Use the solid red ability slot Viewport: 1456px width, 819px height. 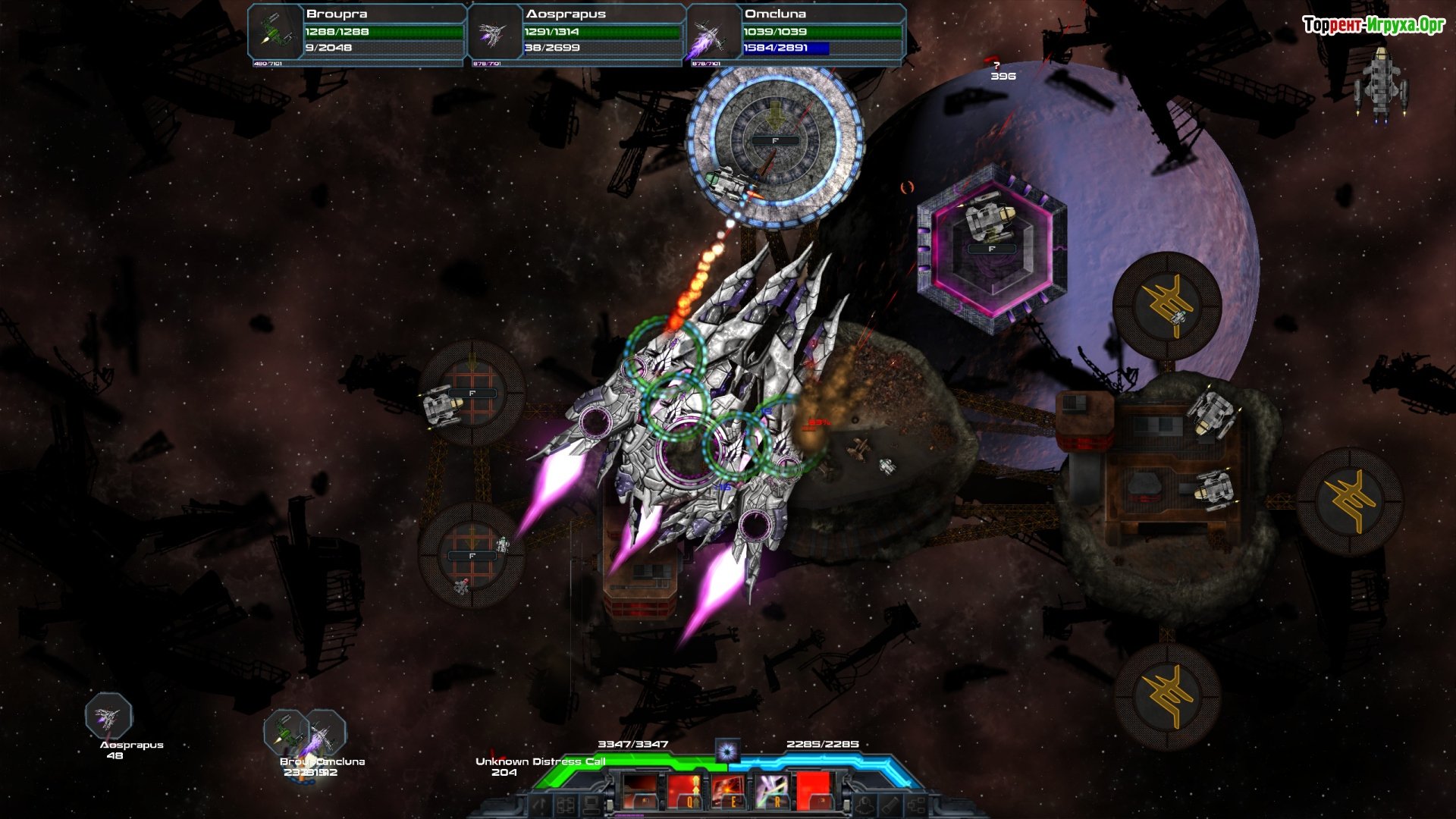814,792
